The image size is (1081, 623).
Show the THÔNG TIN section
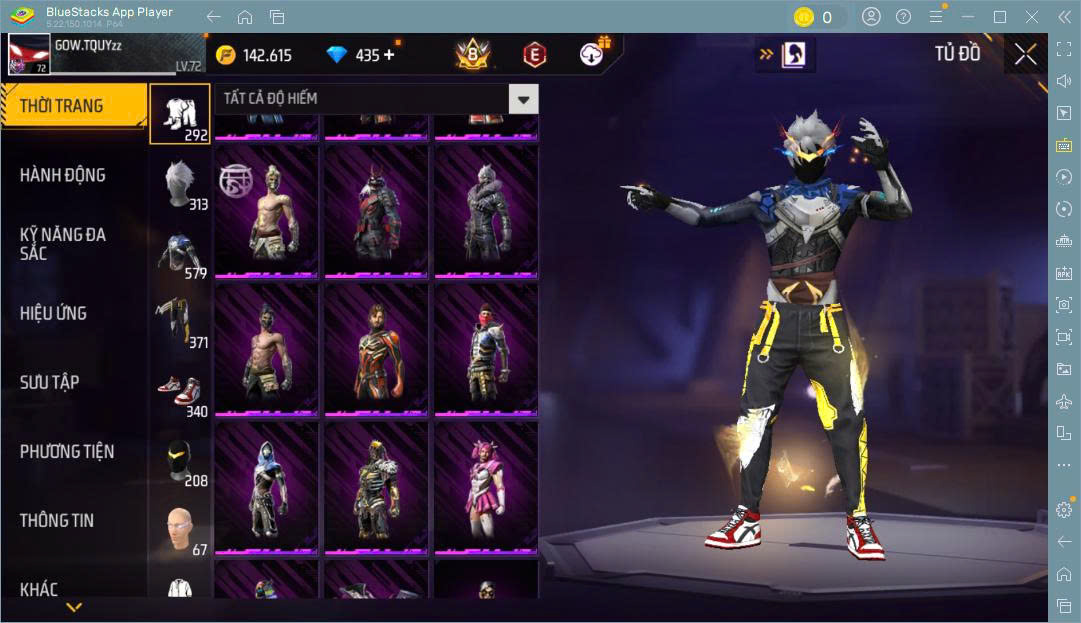56,520
